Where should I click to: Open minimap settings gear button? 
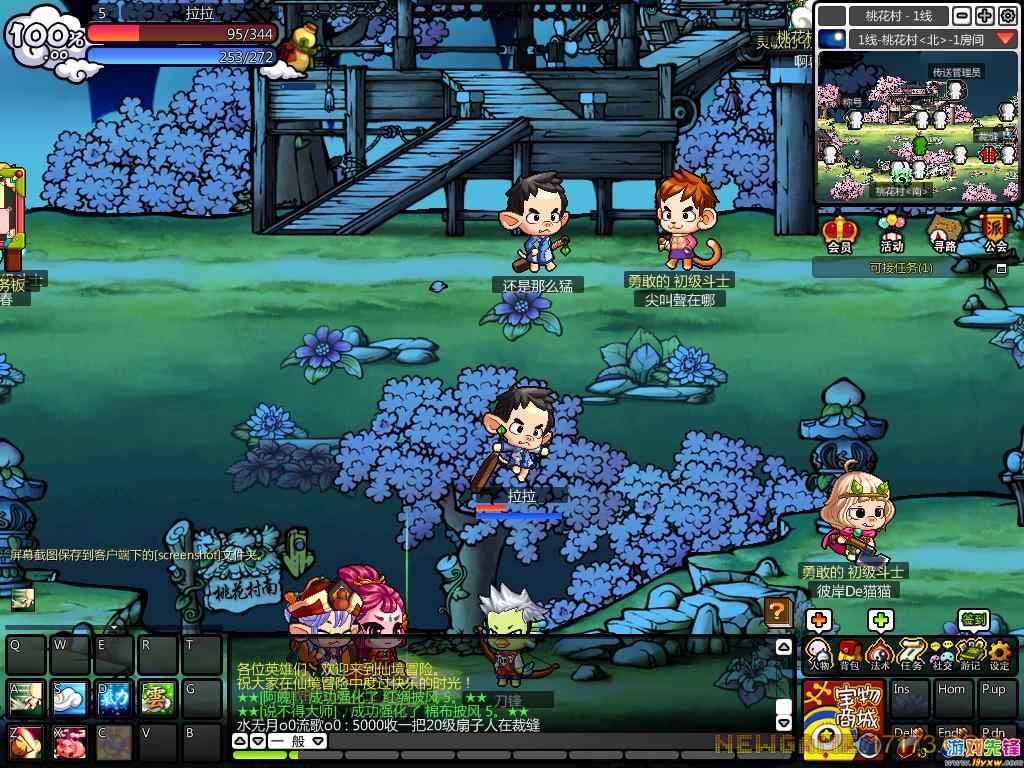pyautogui.click(x=1007, y=16)
